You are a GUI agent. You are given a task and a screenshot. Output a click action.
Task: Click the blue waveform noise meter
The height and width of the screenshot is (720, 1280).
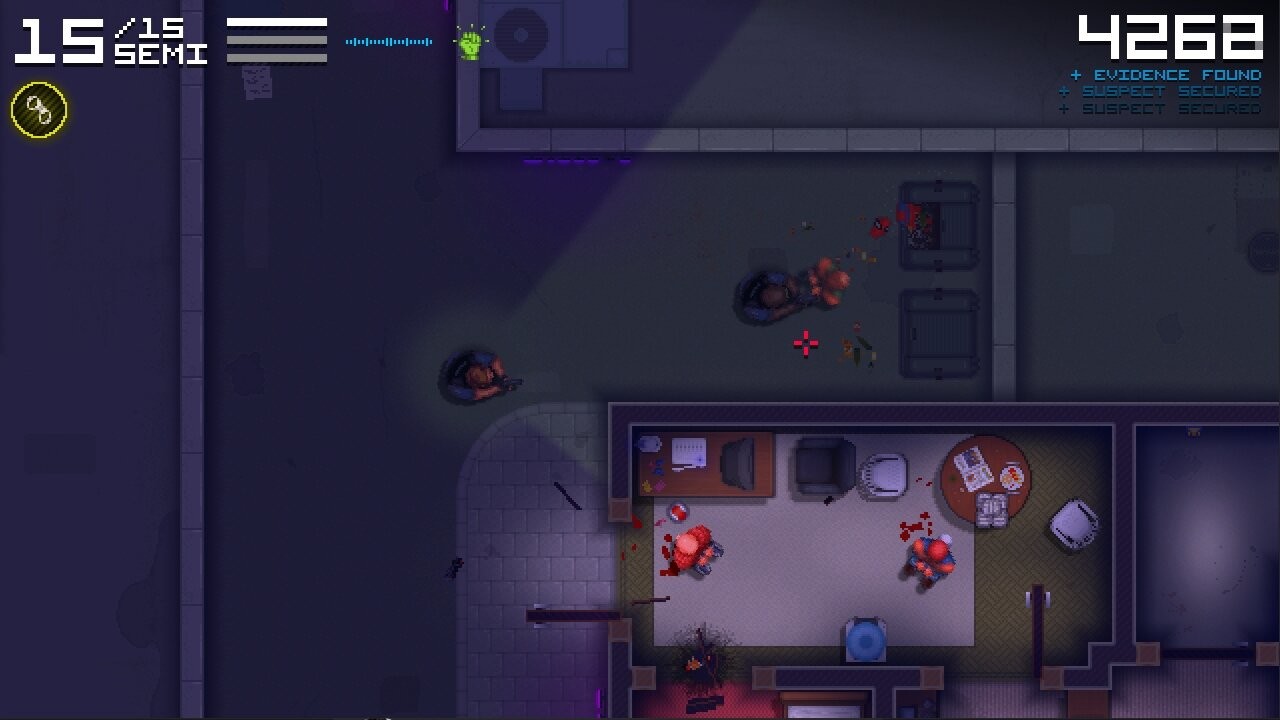click(x=388, y=42)
